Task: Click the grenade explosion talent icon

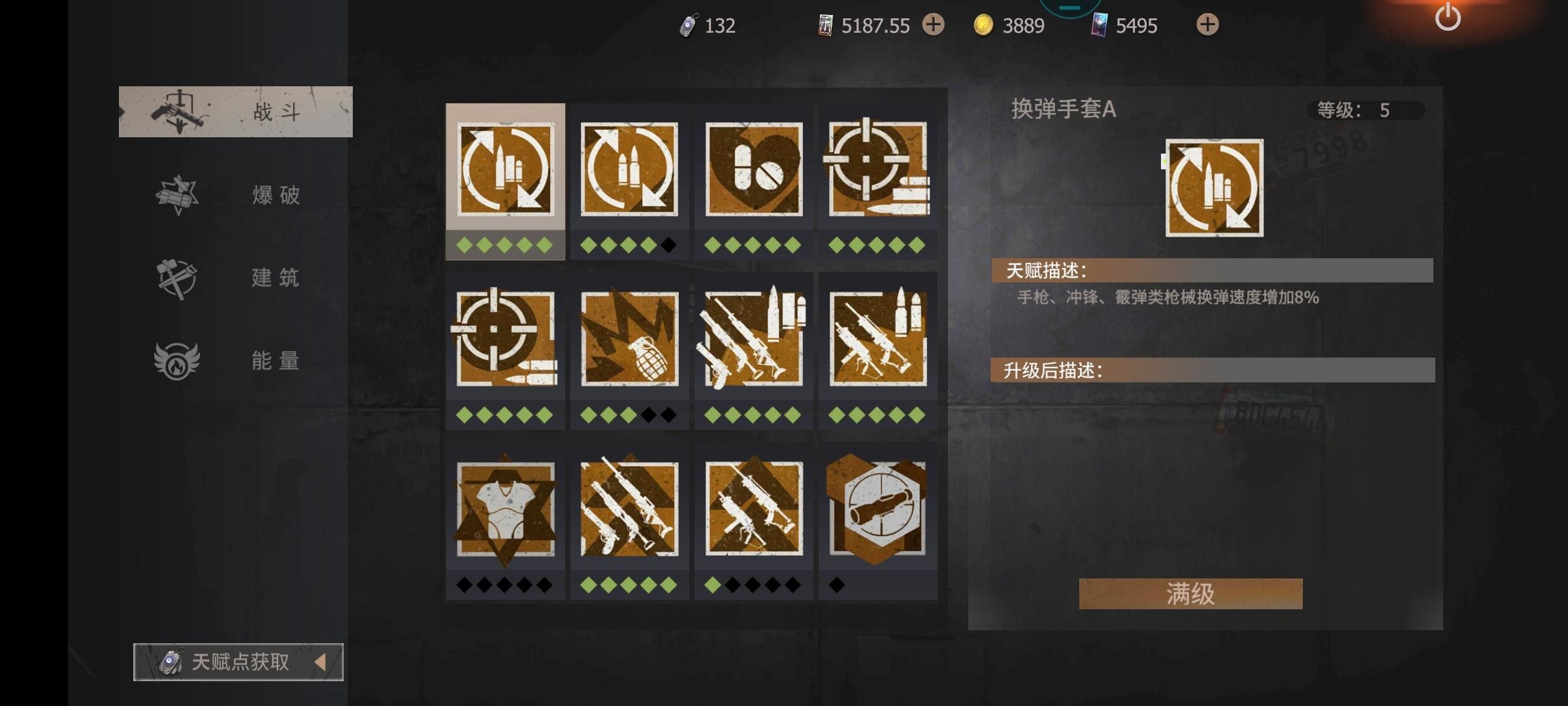Action: 629,340
